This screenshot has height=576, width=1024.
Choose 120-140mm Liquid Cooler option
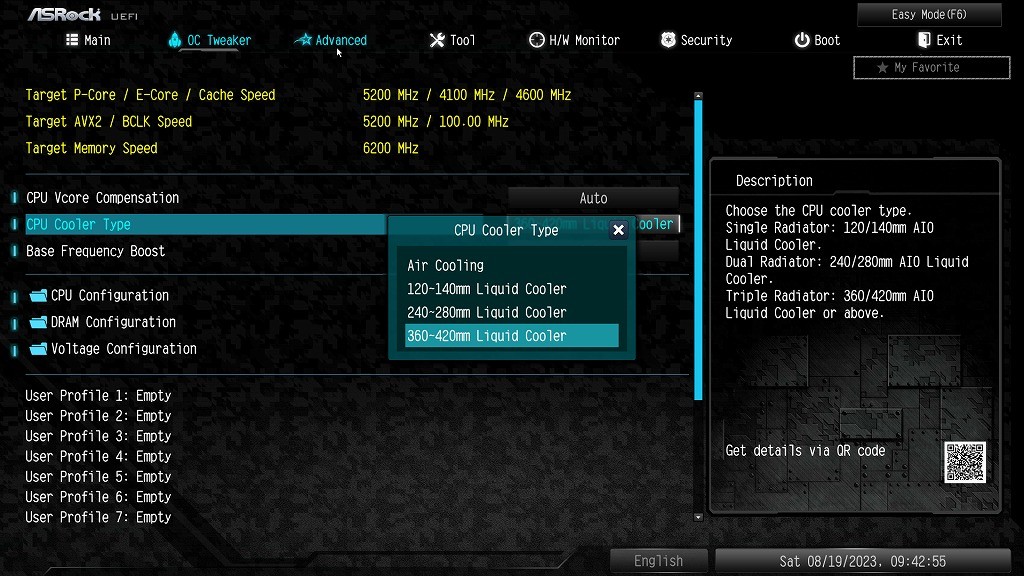pyautogui.click(x=487, y=289)
